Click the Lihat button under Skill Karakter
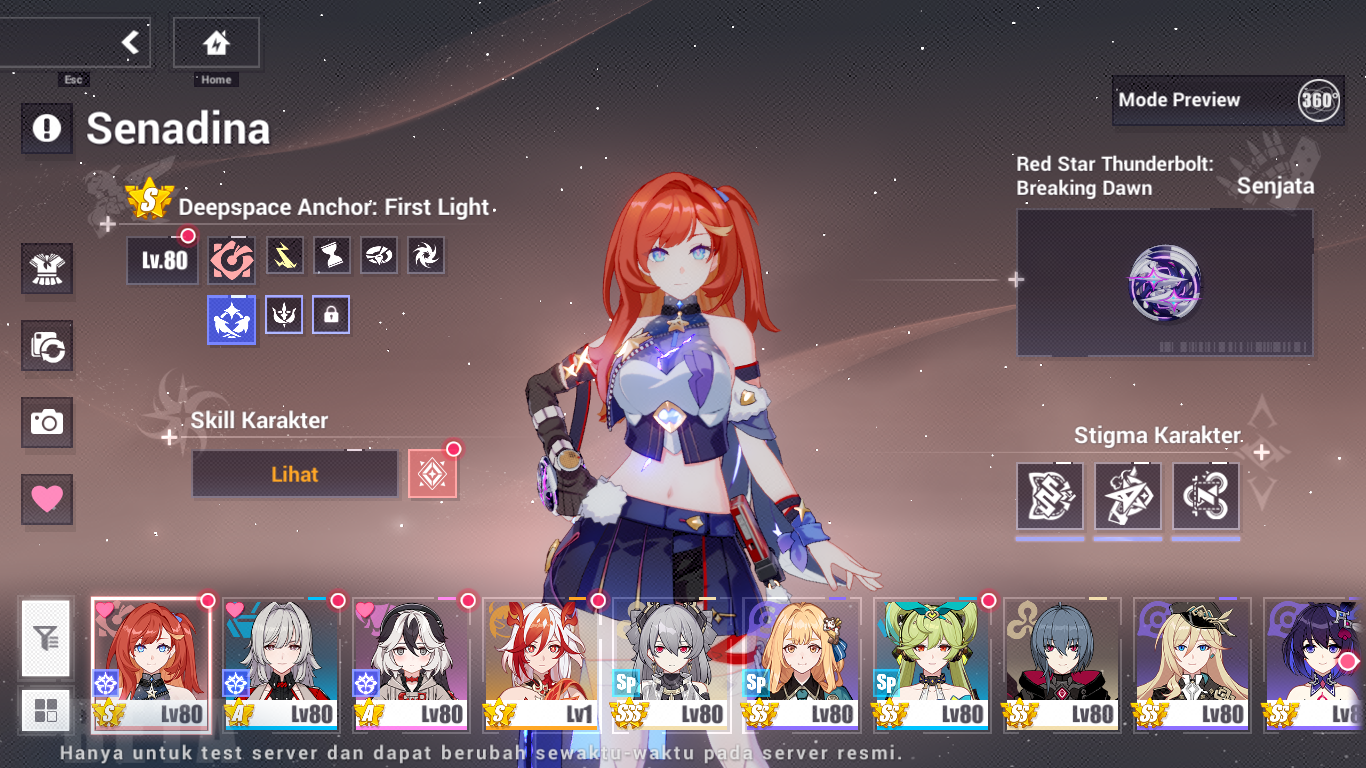The width and height of the screenshot is (1366, 768). pyautogui.click(x=294, y=473)
